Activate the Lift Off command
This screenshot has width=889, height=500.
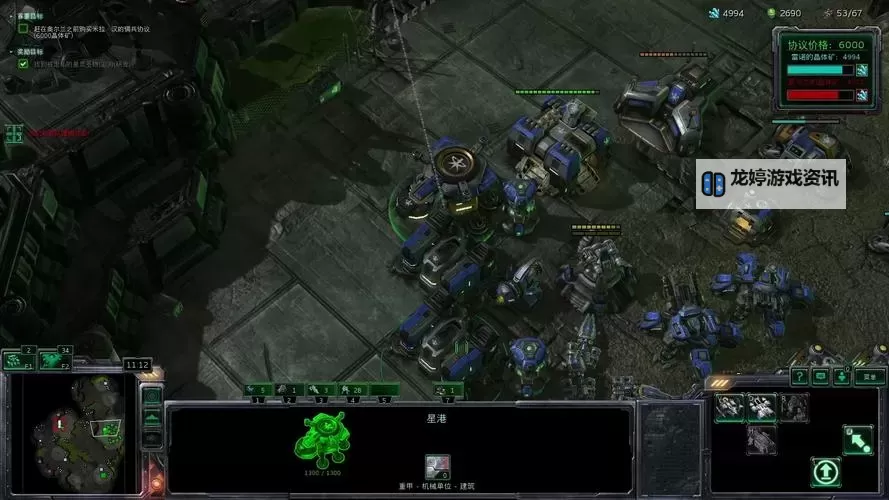pos(826,471)
